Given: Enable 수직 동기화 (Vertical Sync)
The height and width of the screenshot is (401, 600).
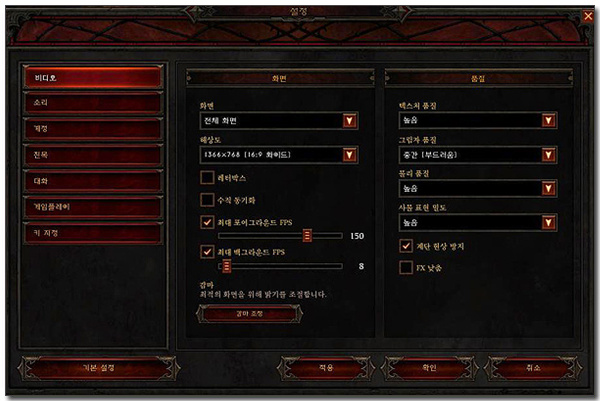Looking at the screenshot, I should click(x=208, y=200).
